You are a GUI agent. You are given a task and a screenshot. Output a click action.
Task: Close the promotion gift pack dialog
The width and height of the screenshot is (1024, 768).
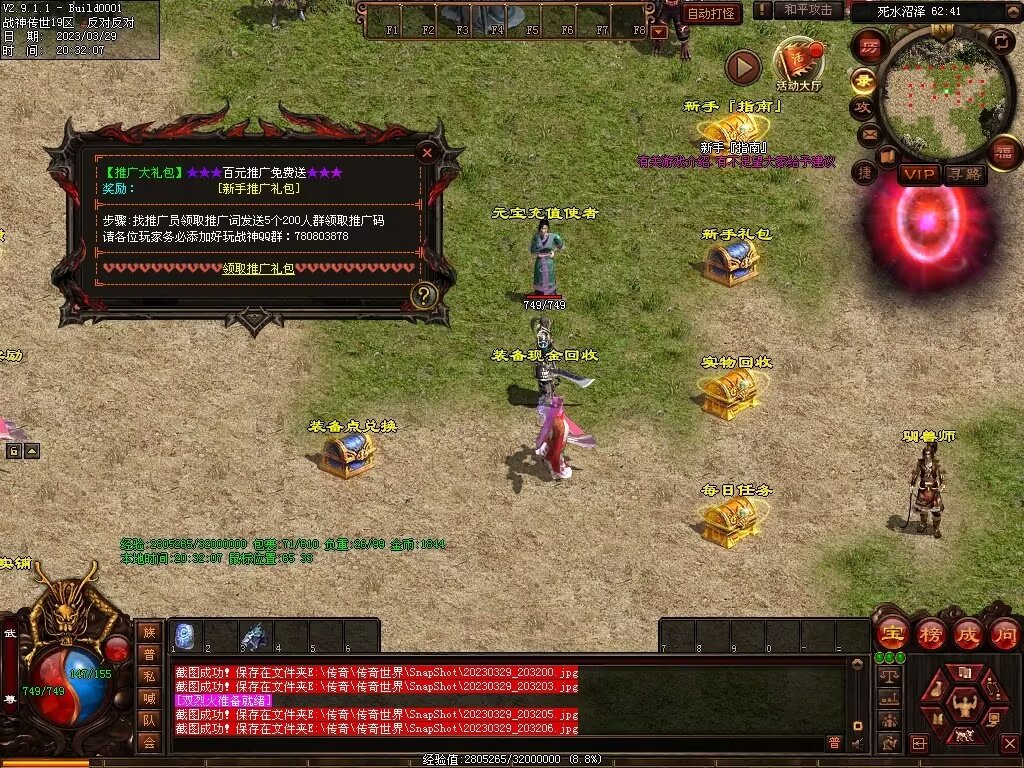click(x=427, y=153)
